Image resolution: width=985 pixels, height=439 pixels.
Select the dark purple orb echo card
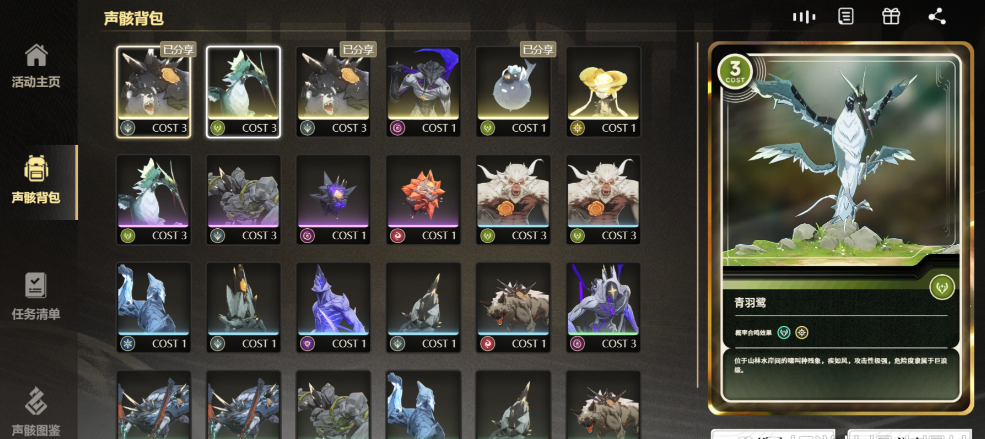point(333,199)
